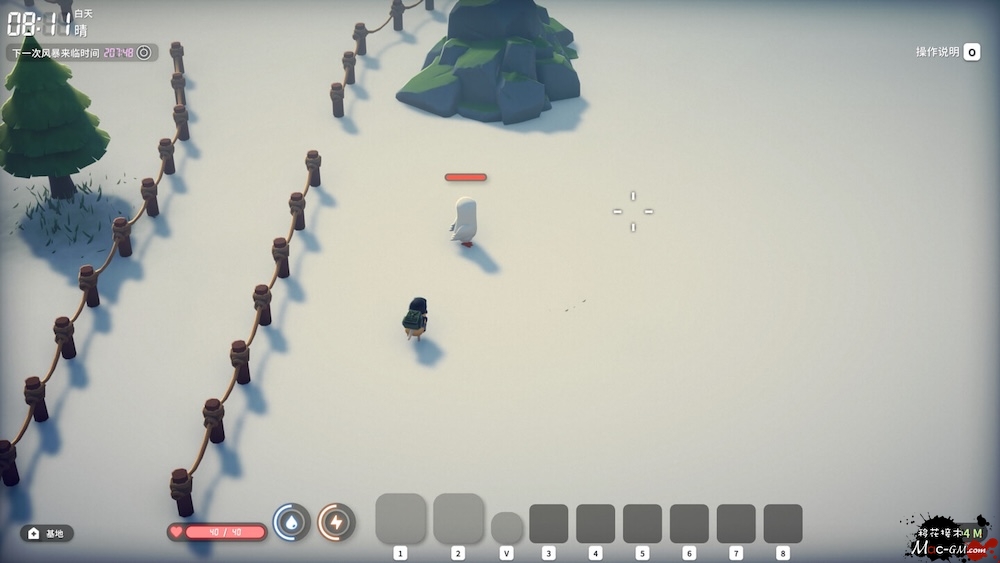Select the water droplet thirst icon
Image resolution: width=1000 pixels, height=563 pixels.
(x=291, y=522)
